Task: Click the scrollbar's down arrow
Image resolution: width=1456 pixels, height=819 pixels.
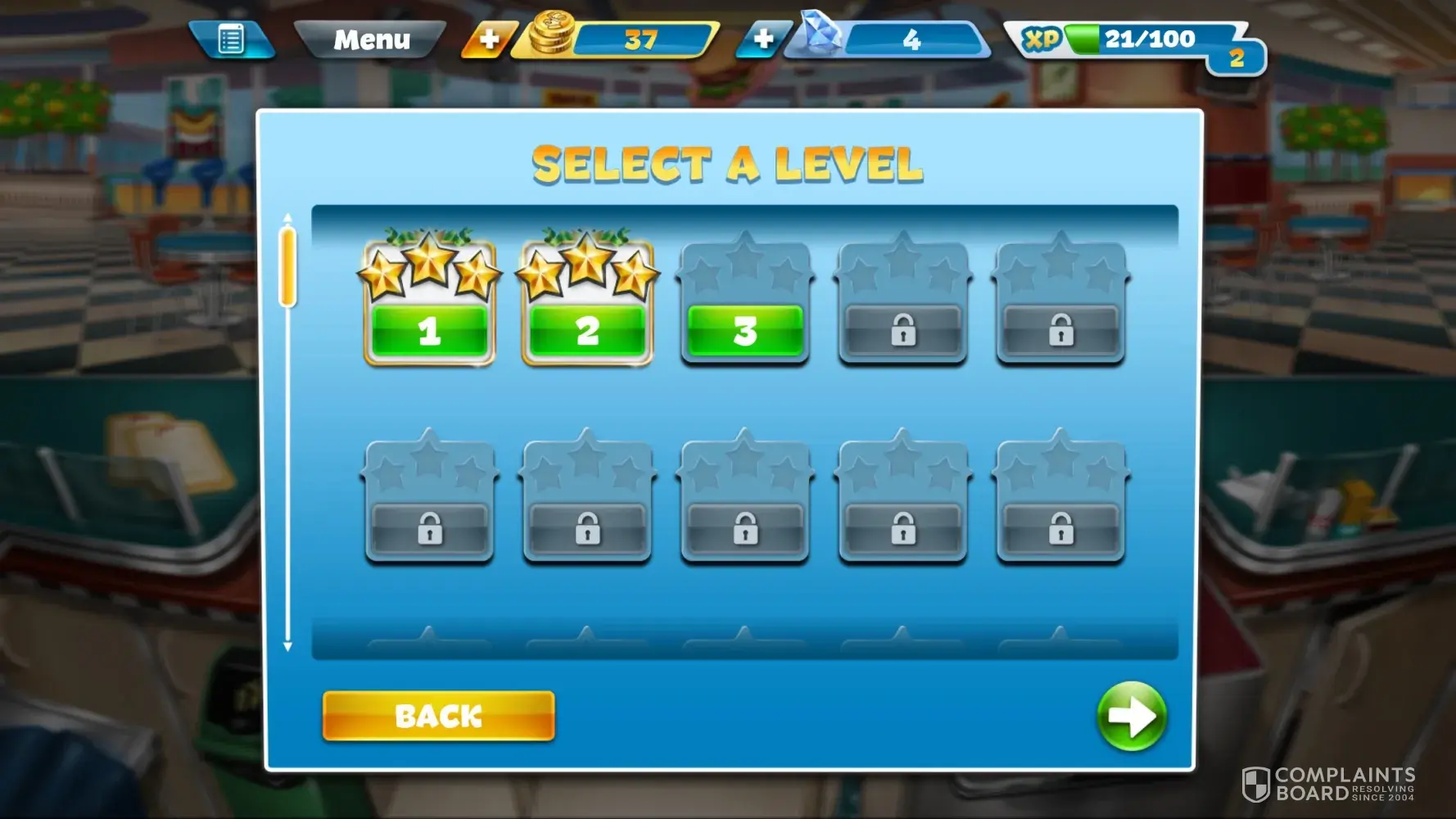Action: point(287,646)
